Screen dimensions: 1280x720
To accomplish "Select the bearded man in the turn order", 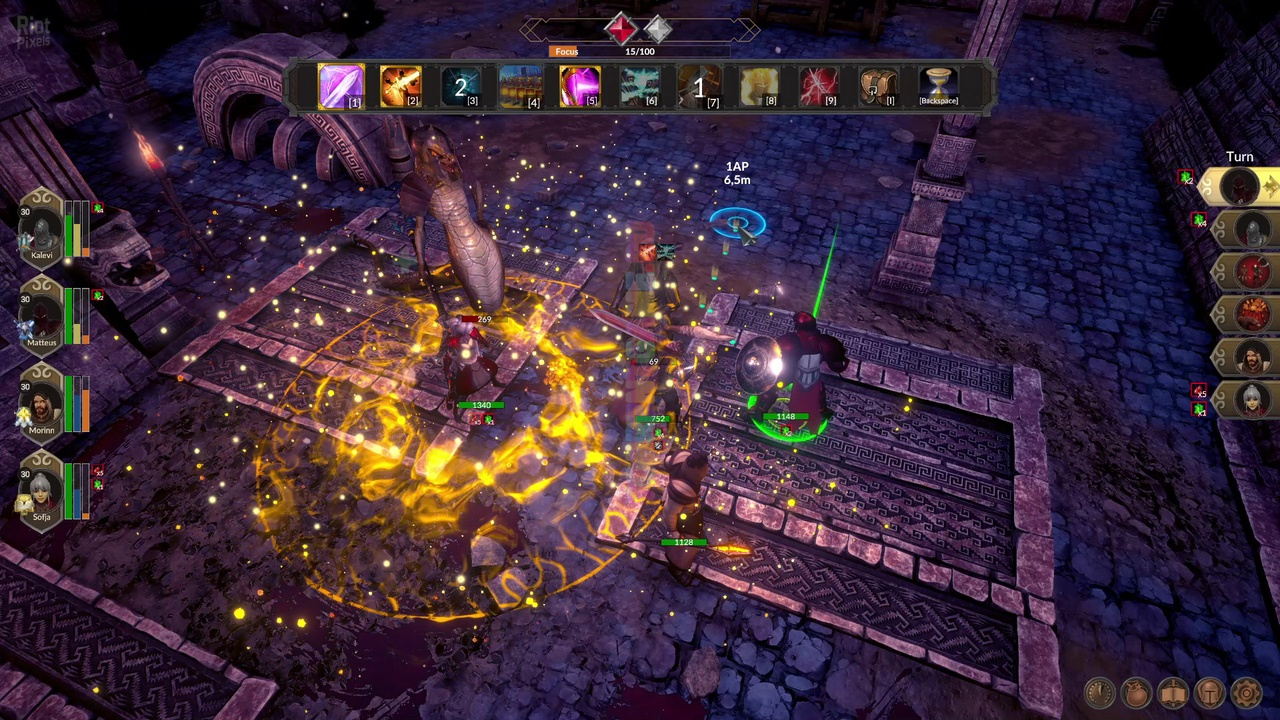I will point(1254,356).
